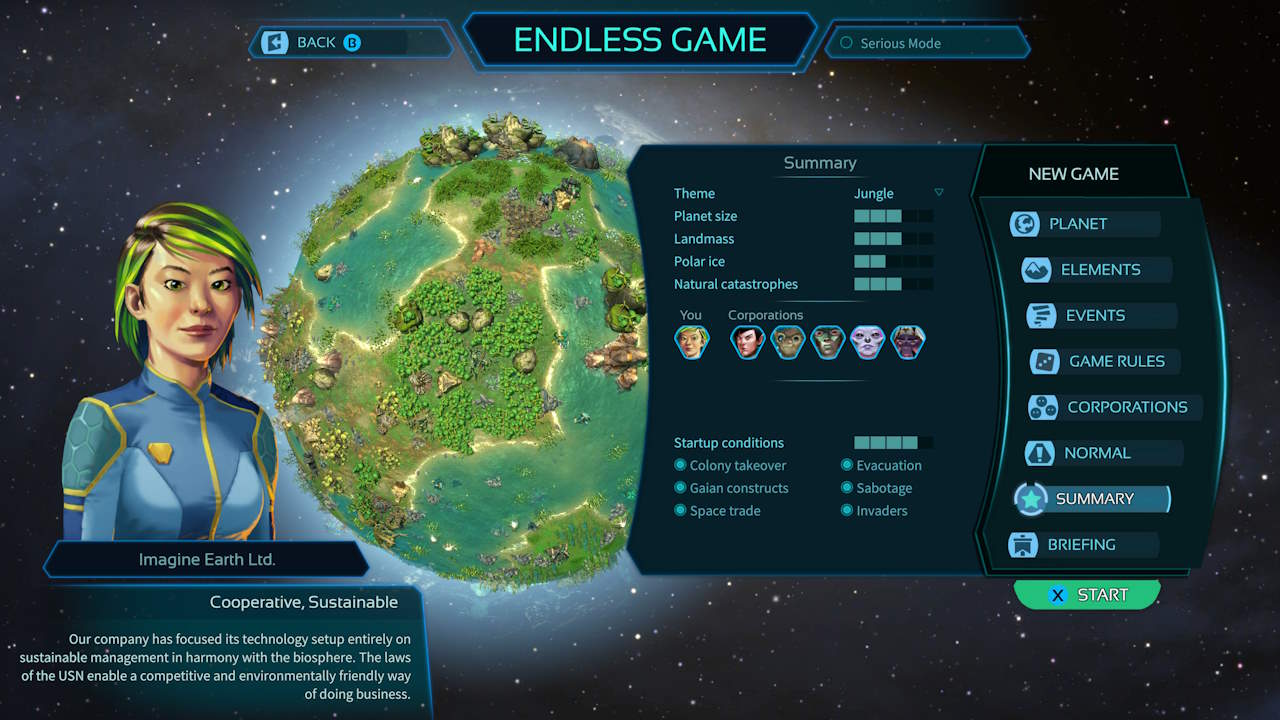Select the second corporation portrait
This screenshot has height=720, width=1280.
coord(788,341)
